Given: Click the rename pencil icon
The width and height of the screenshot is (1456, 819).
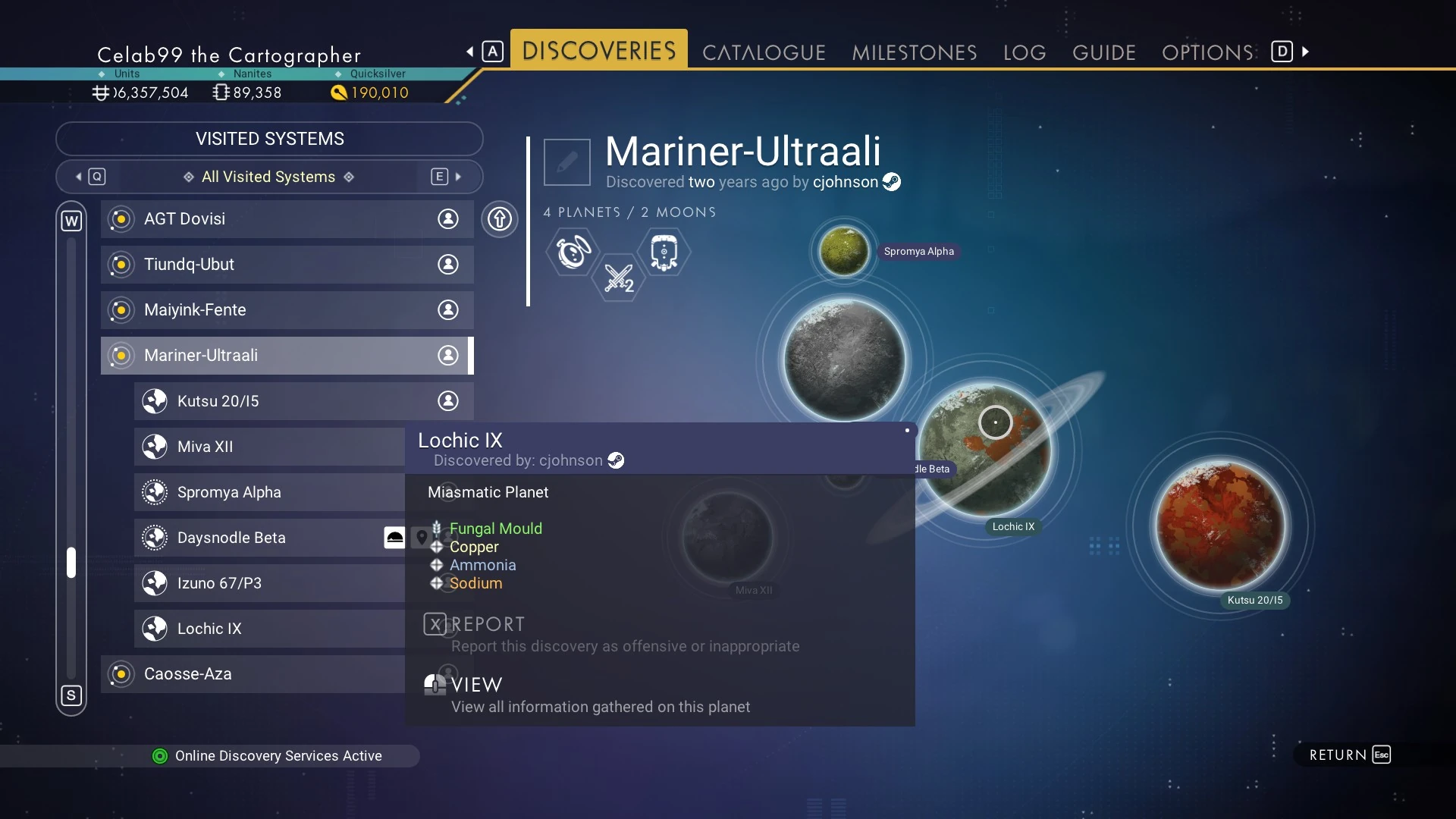Looking at the screenshot, I should pyautogui.click(x=567, y=162).
